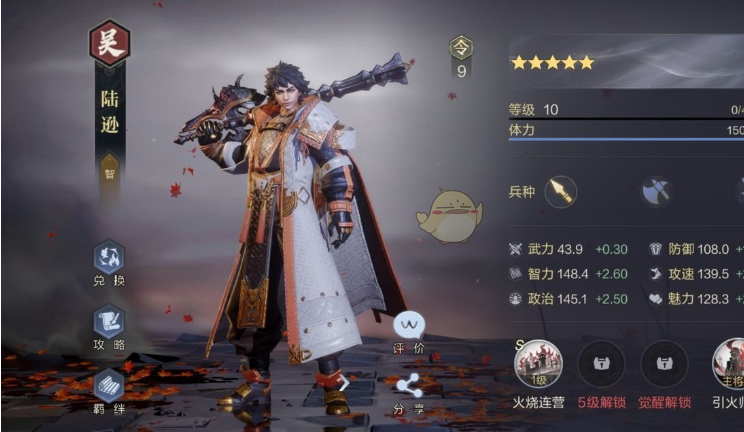Select the 引火 main-general skill icon

point(729,364)
